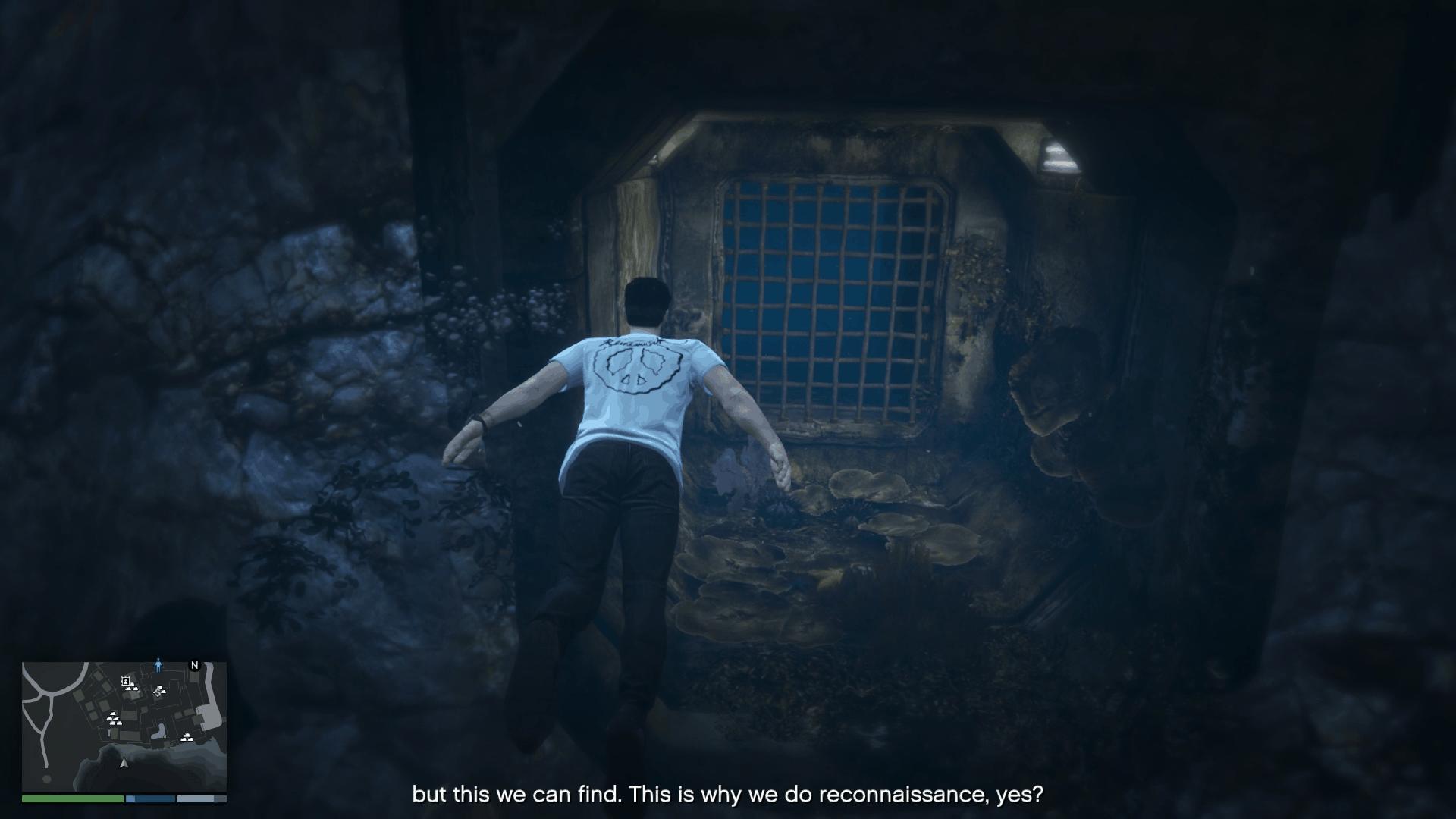Click the white player arrow on the minimap

pyautogui.click(x=124, y=764)
